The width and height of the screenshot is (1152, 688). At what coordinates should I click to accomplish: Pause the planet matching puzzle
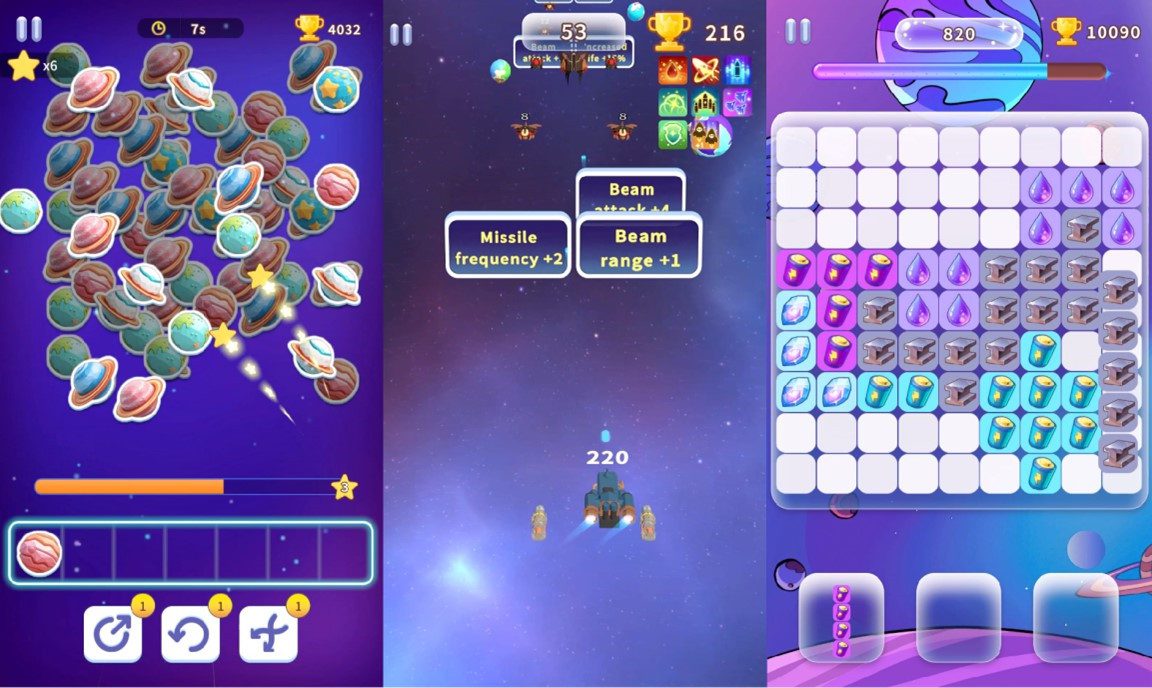click(29, 29)
